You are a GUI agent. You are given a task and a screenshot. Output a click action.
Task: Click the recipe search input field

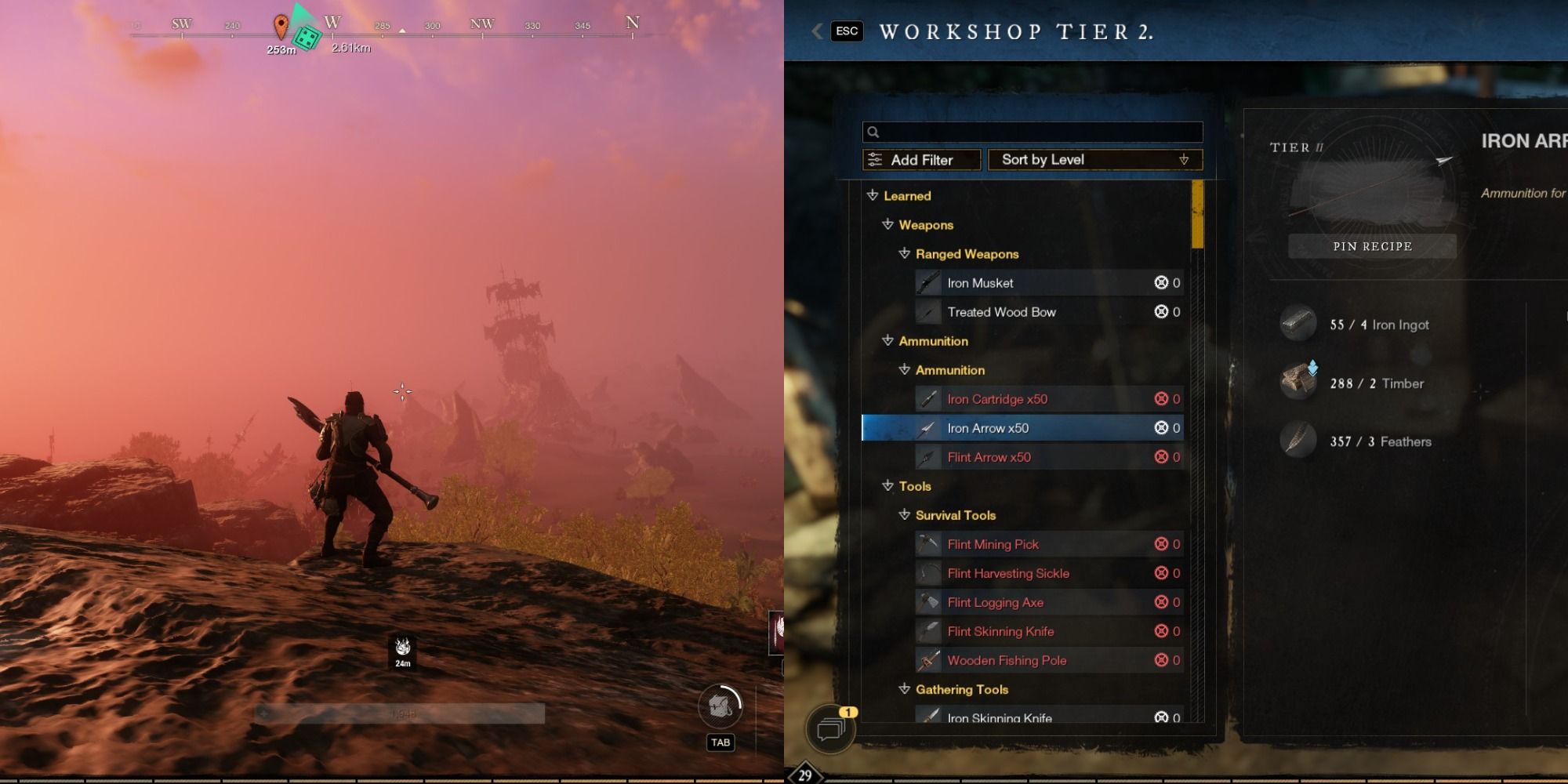(x=1031, y=132)
